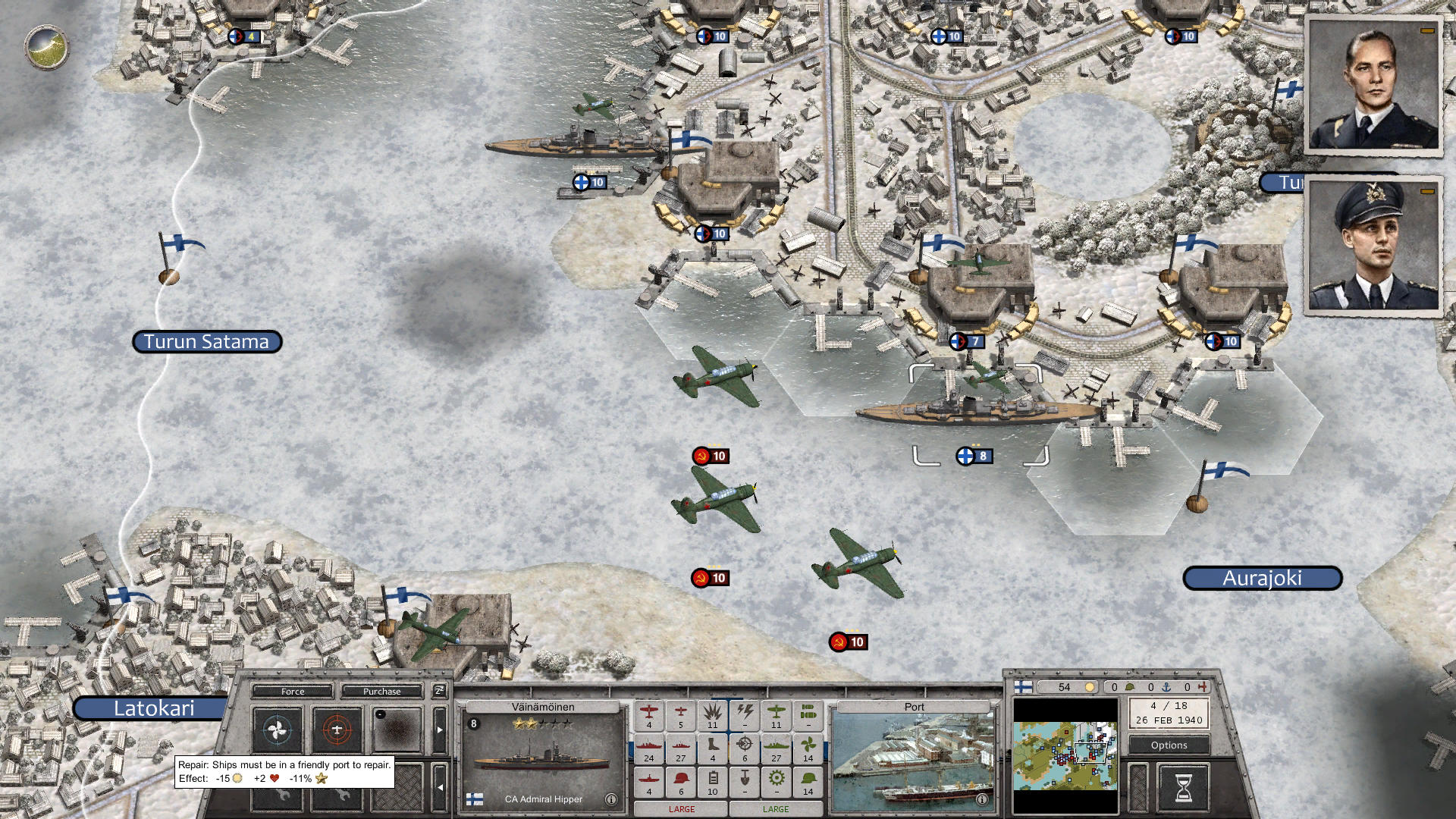Activate the red air attack targeting icon
Viewport: 1456px width, 819px height.
(x=337, y=730)
